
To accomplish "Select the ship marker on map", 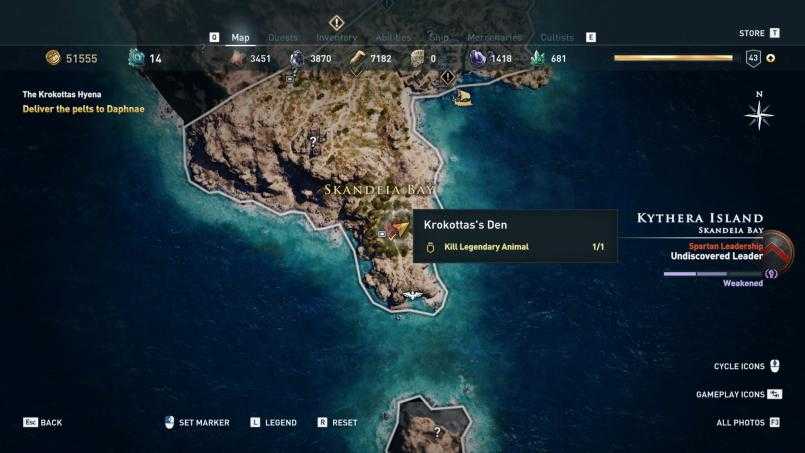I will point(462,98).
